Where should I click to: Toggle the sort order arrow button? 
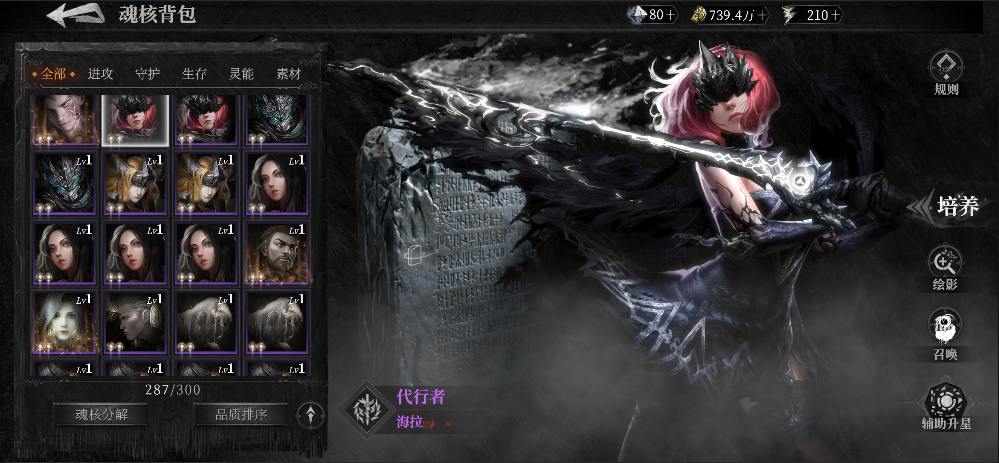click(x=312, y=414)
